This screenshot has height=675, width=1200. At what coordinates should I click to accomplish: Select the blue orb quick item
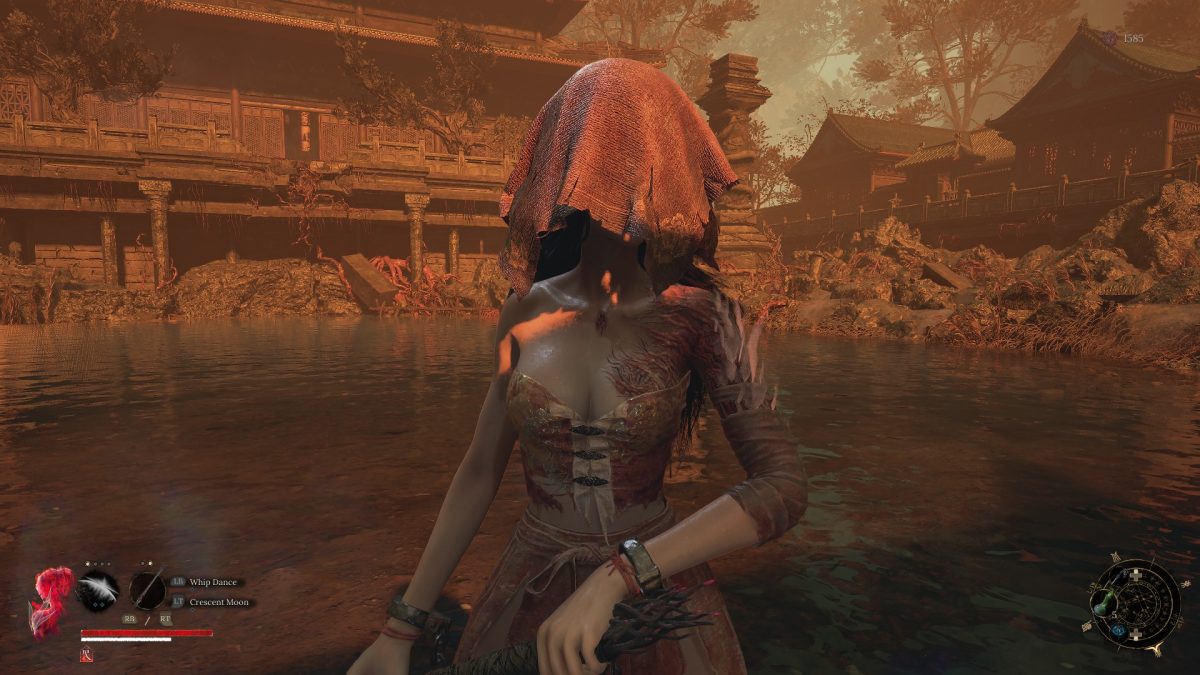pos(1119,630)
